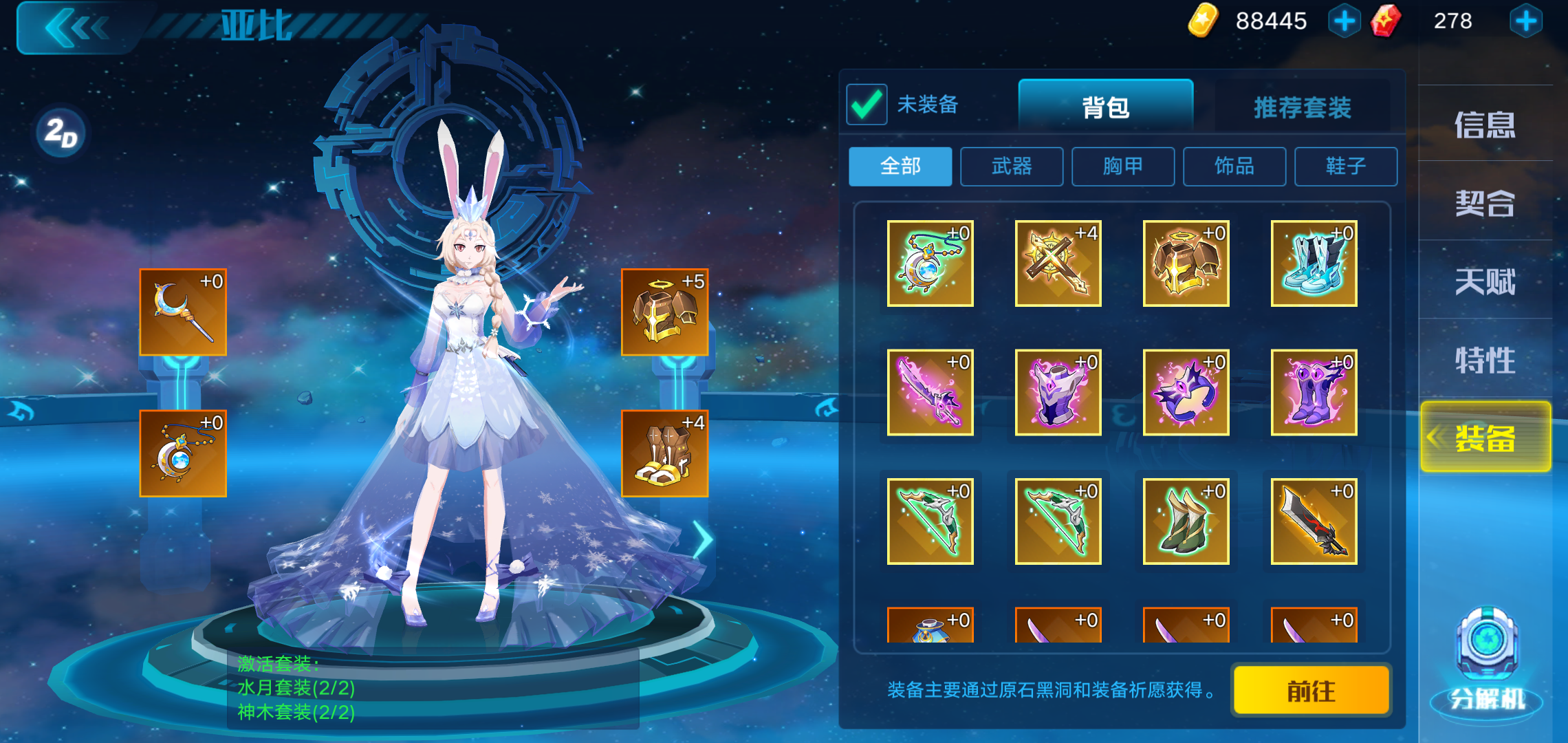Image resolution: width=1568 pixels, height=743 pixels.
Task: Add gold via the plus next to 88445
Action: click(1344, 21)
